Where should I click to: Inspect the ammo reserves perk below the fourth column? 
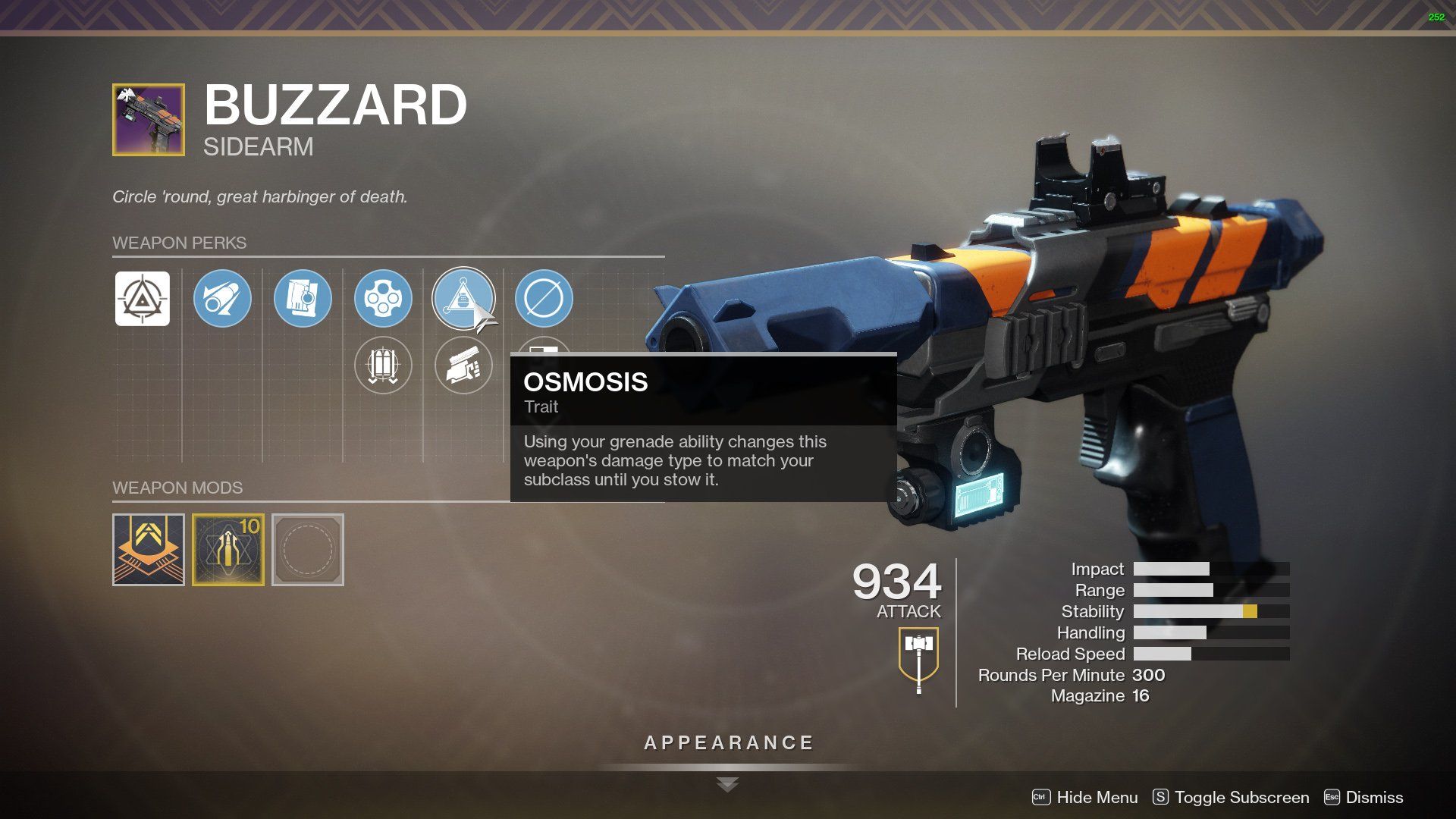(384, 366)
